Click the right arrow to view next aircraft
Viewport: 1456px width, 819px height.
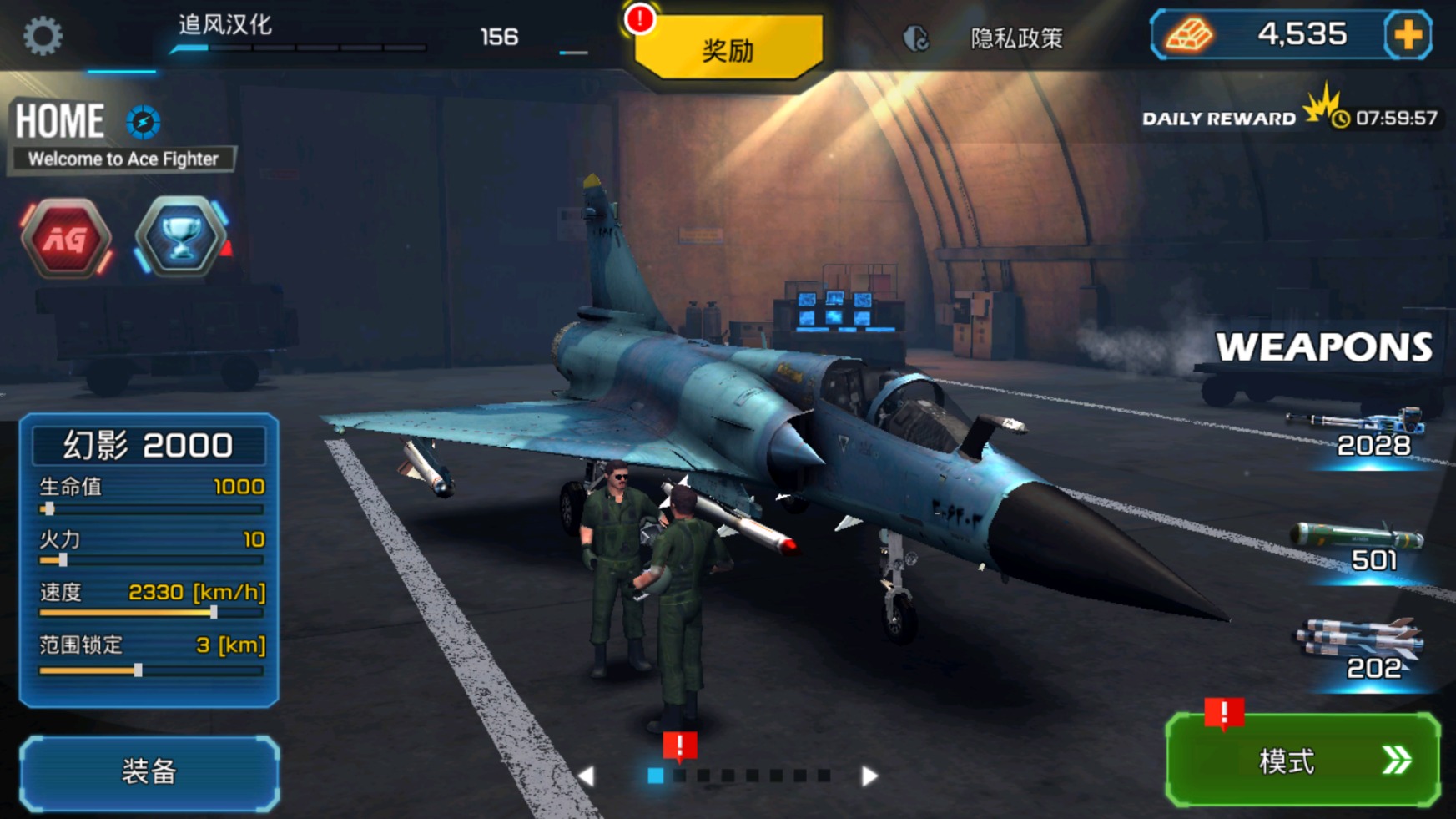[x=869, y=775]
